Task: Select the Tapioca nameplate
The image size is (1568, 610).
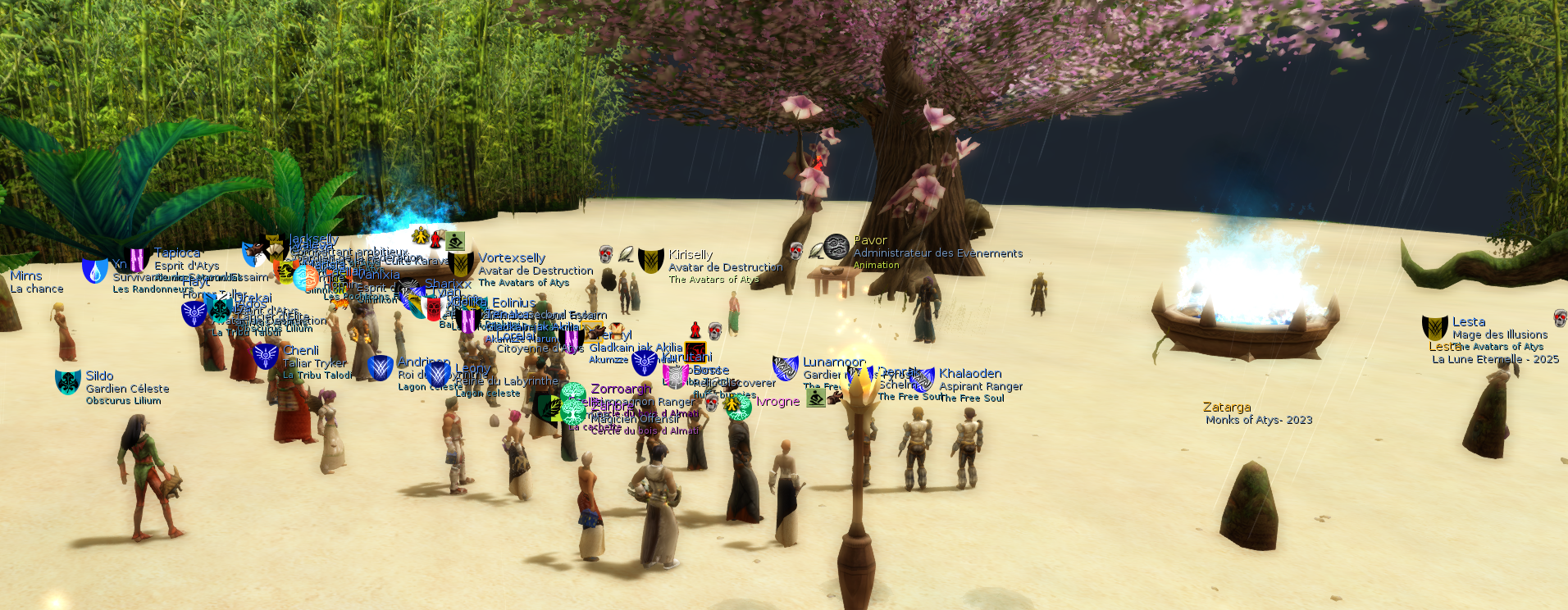Action: 177,253
